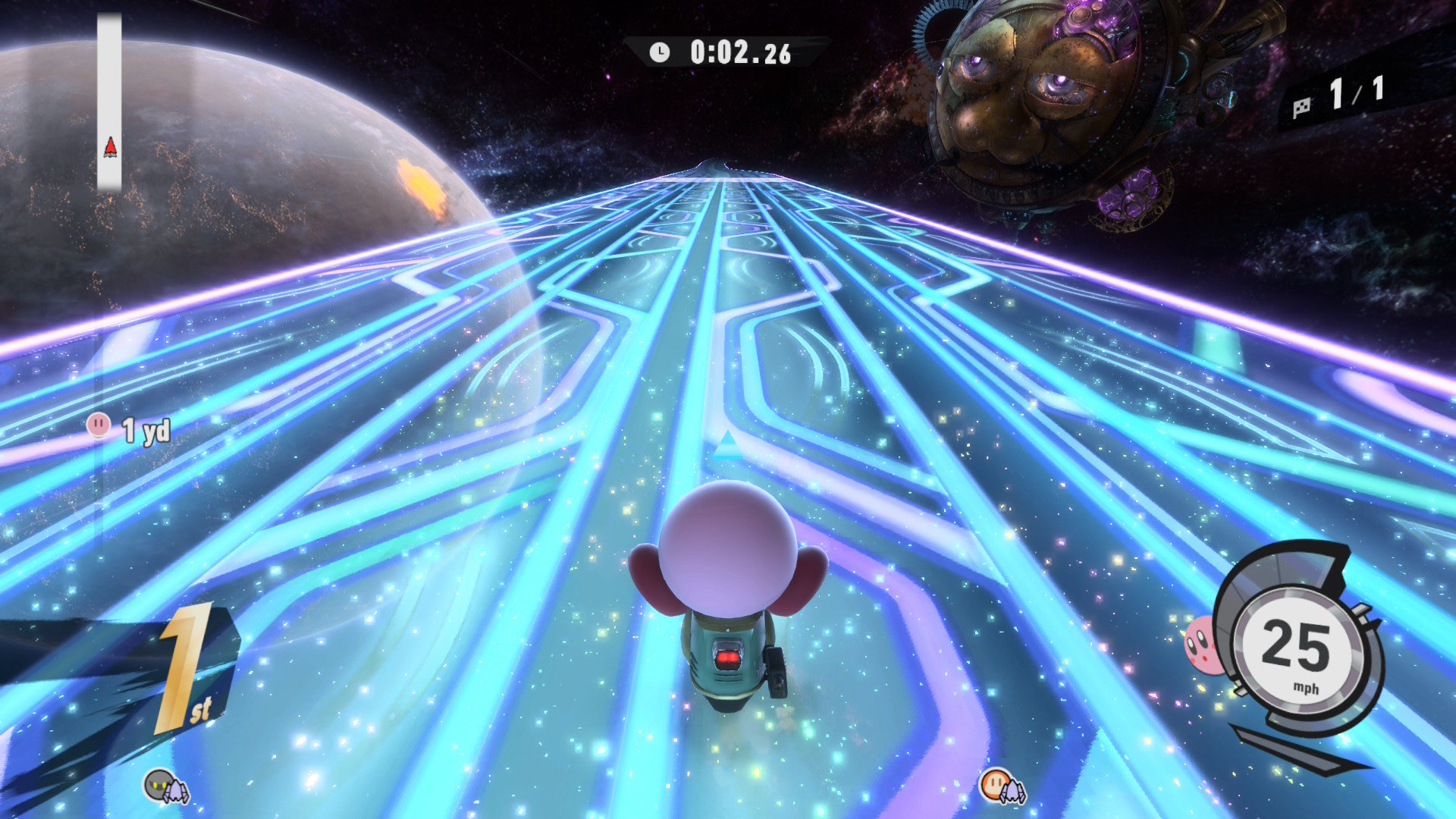Select the gray yellow-eyed racer icon
Image resolution: width=1456 pixels, height=819 pixels.
pyautogui.click(x=158, y=784)
